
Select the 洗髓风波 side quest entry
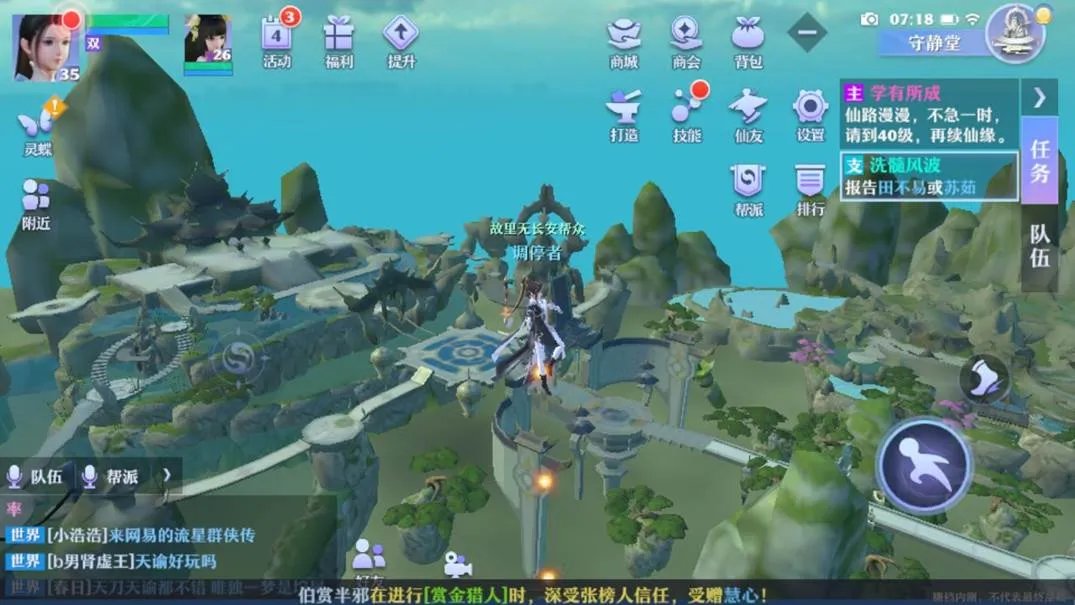(929, 175)
